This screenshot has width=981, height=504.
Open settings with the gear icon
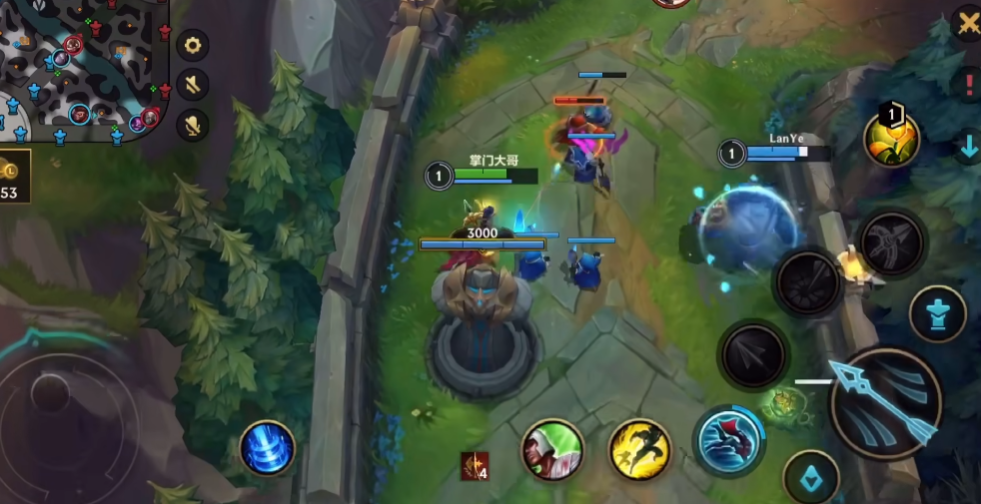pos(192,45)
